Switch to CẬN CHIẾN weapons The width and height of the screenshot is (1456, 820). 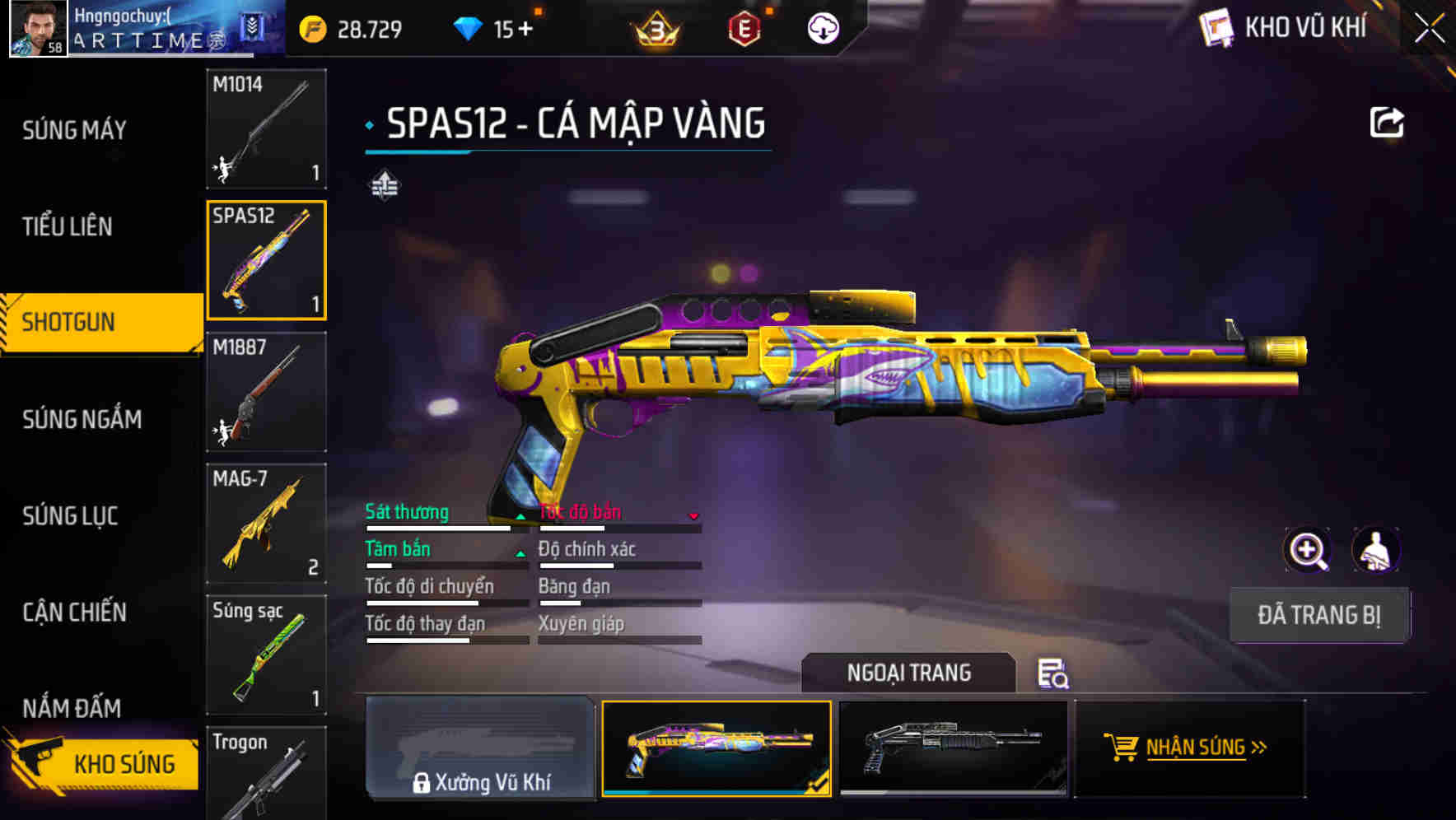point(74,613)
